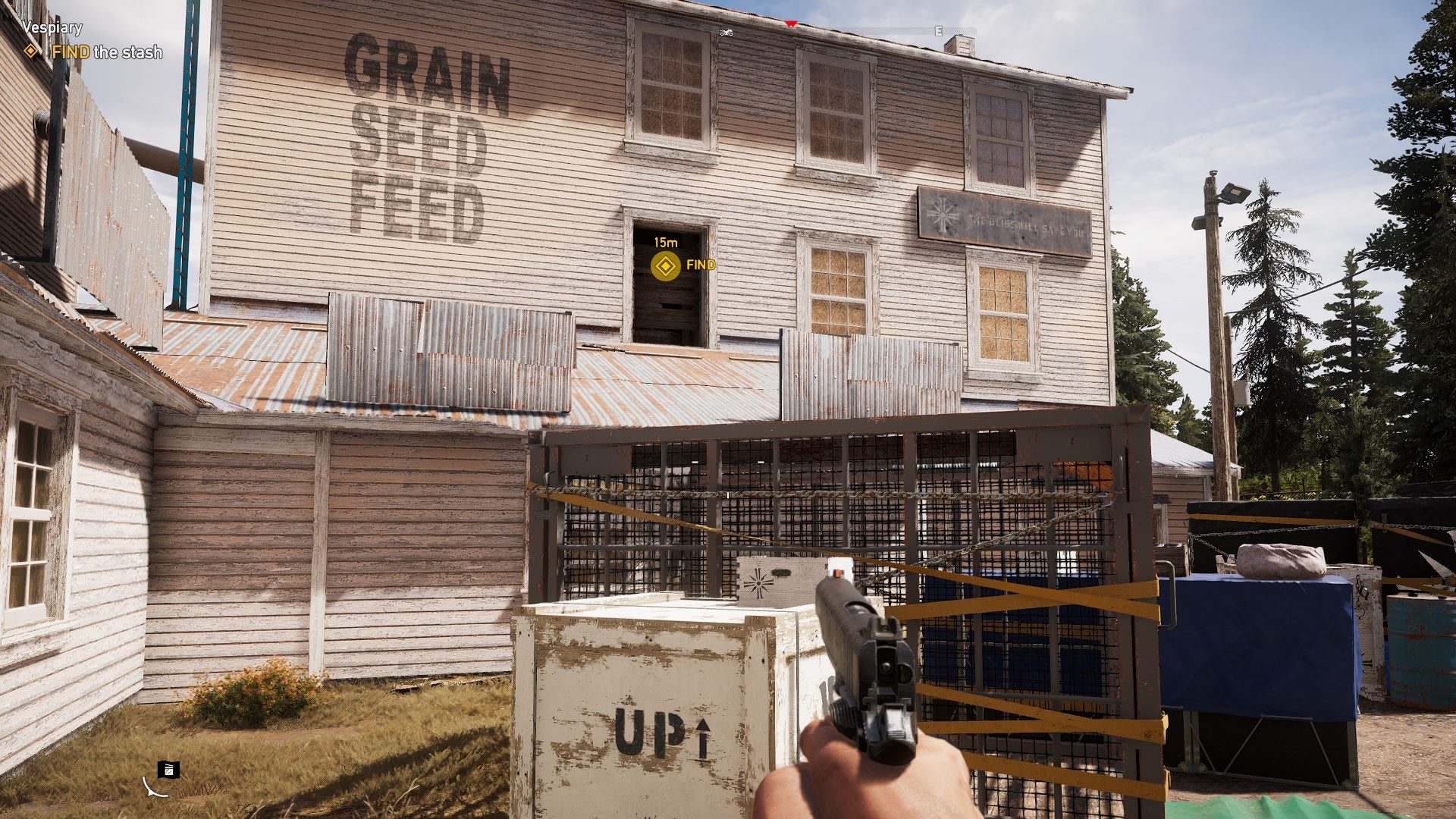The height and width of the screenshot is (819, 1456).
Task: Select the red detection arrow above the roofline
Action: click(790, 22)
